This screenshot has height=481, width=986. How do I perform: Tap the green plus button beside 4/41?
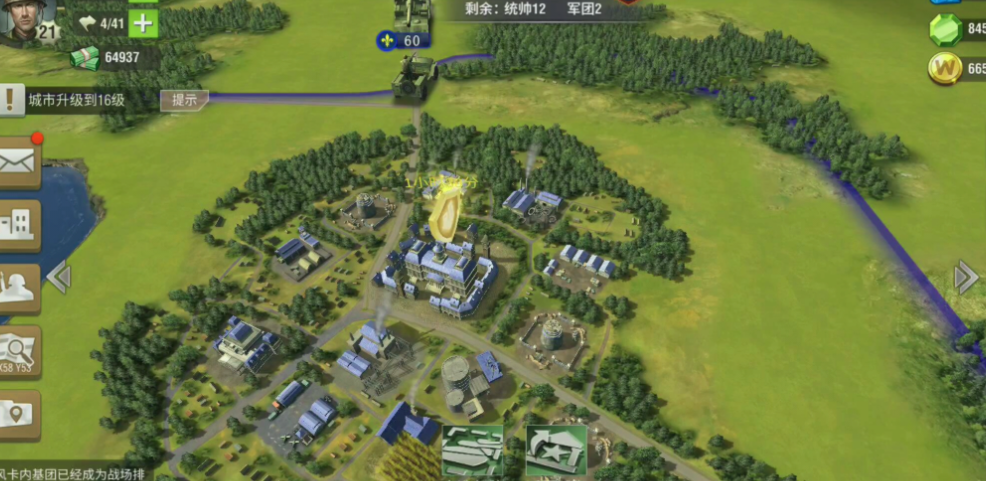point(144,22)
